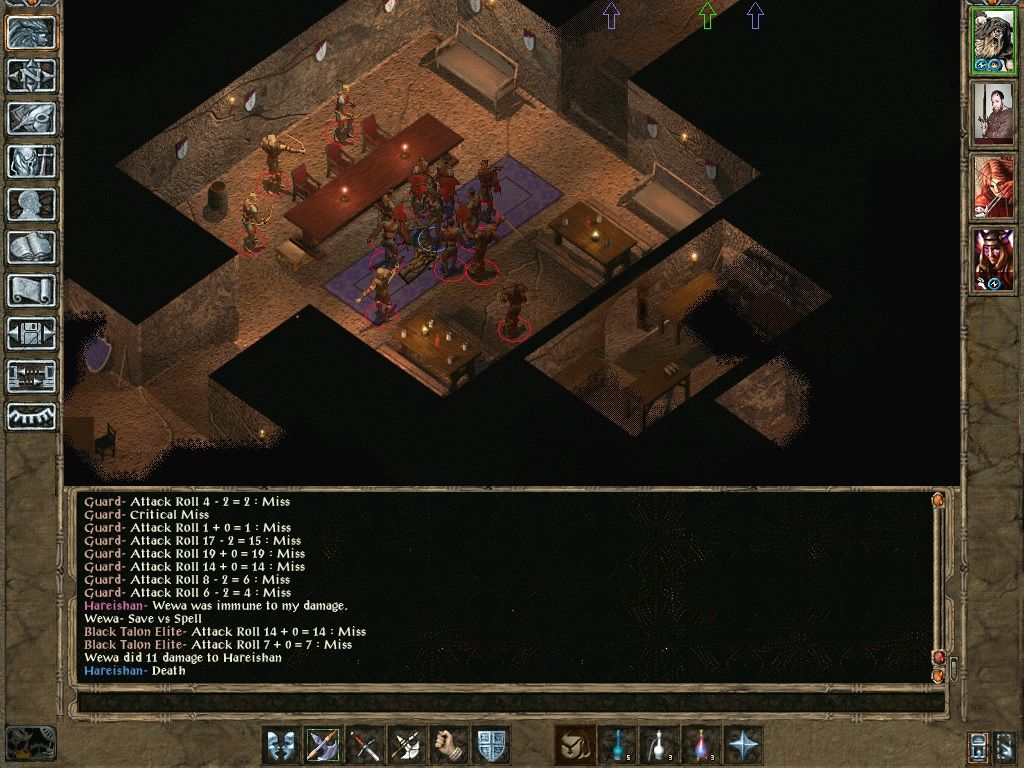Open the floppy disk save and options button

(x=32, y=333)
